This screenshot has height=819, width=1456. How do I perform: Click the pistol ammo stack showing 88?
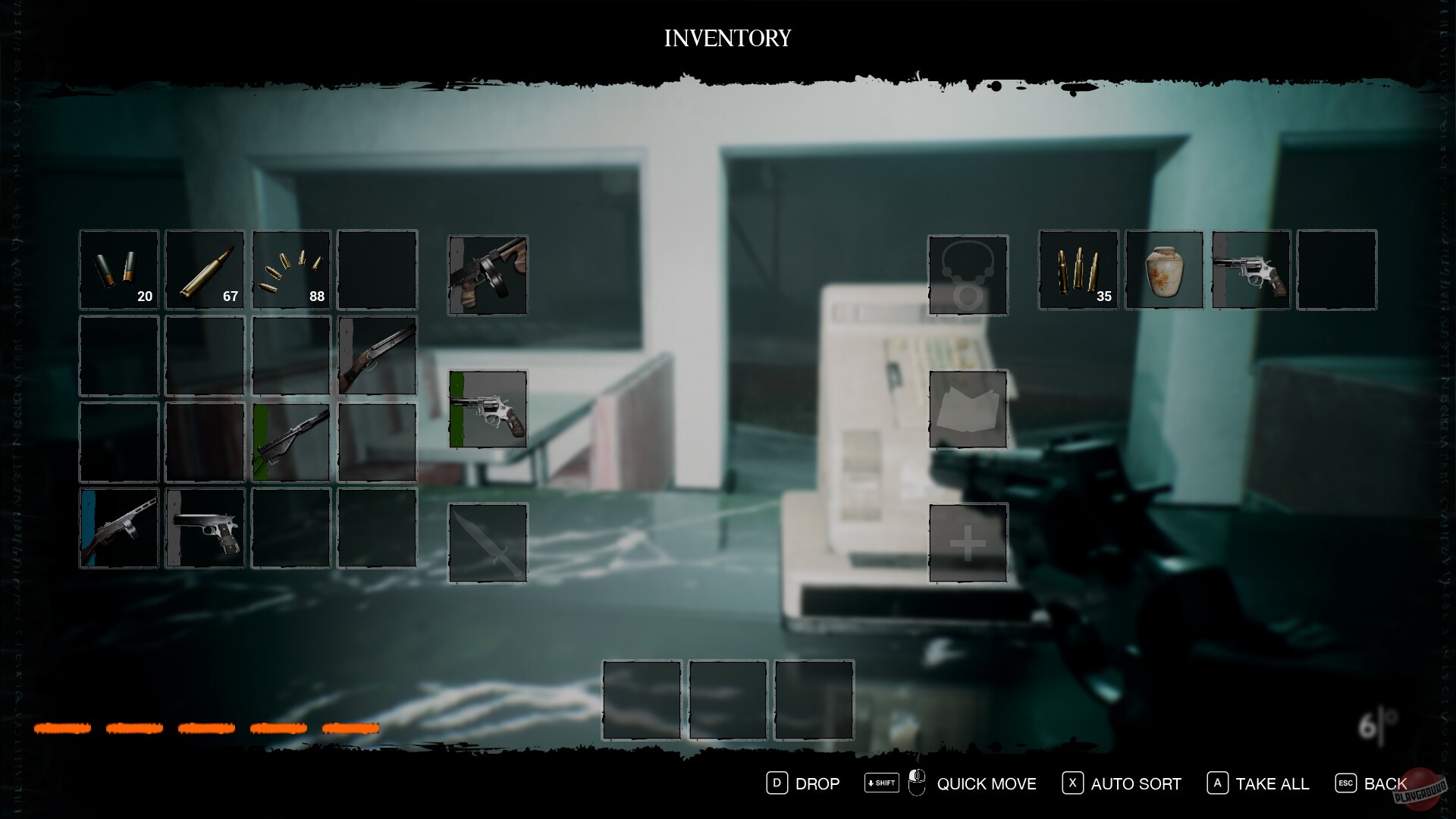[x=291, y=270]
